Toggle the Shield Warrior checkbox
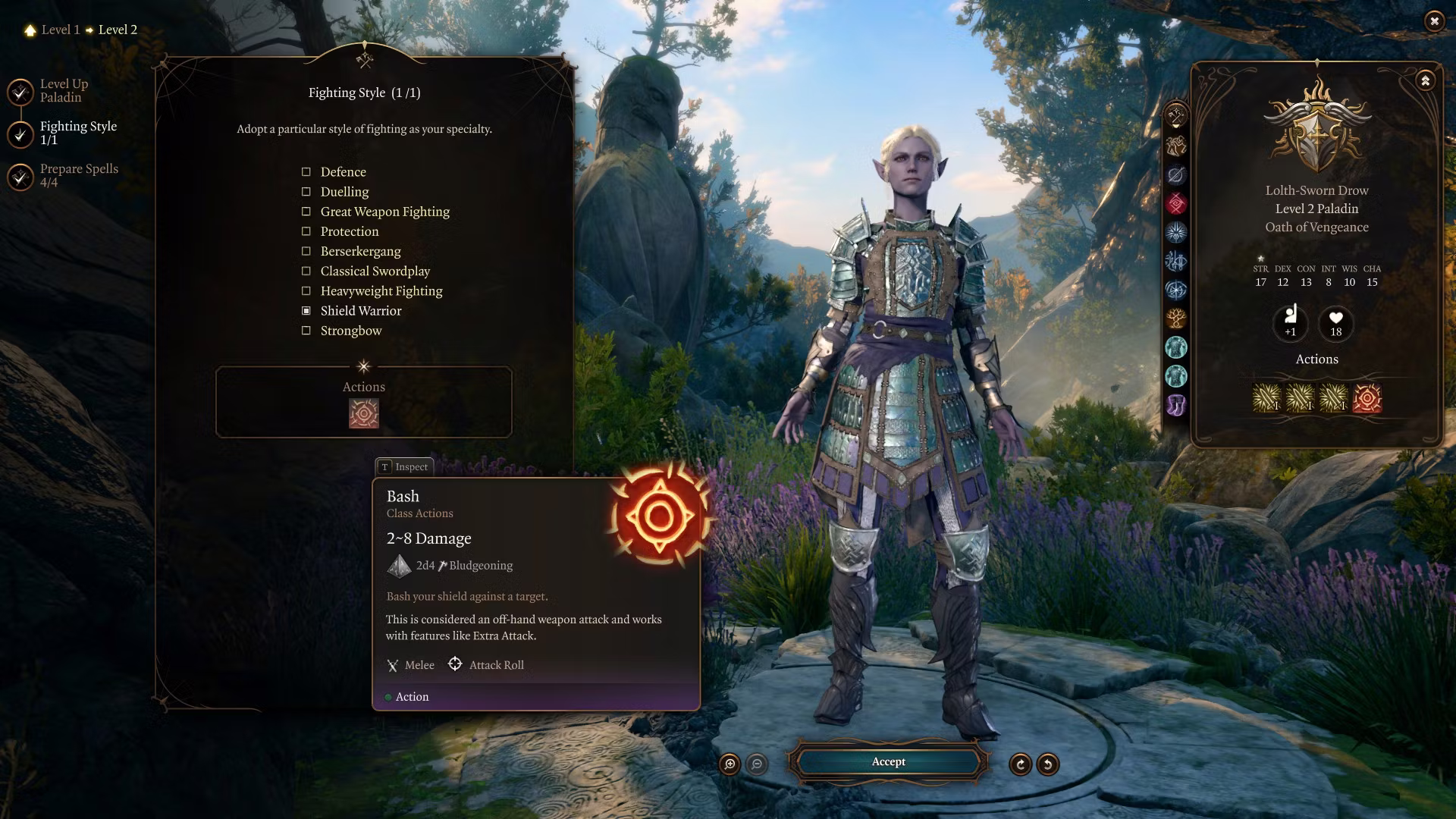The image size is (1456, 819). [x=306, y=311]
